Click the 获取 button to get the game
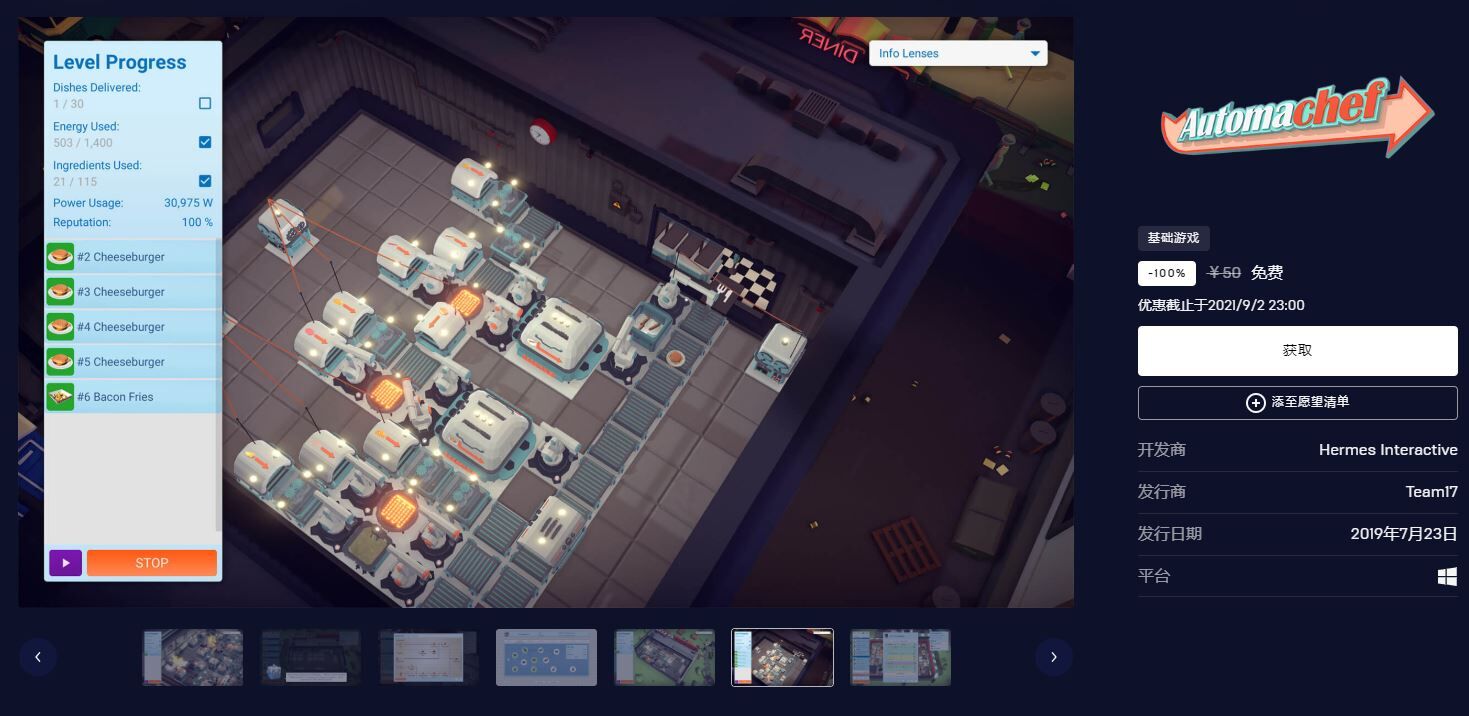 1297,351
